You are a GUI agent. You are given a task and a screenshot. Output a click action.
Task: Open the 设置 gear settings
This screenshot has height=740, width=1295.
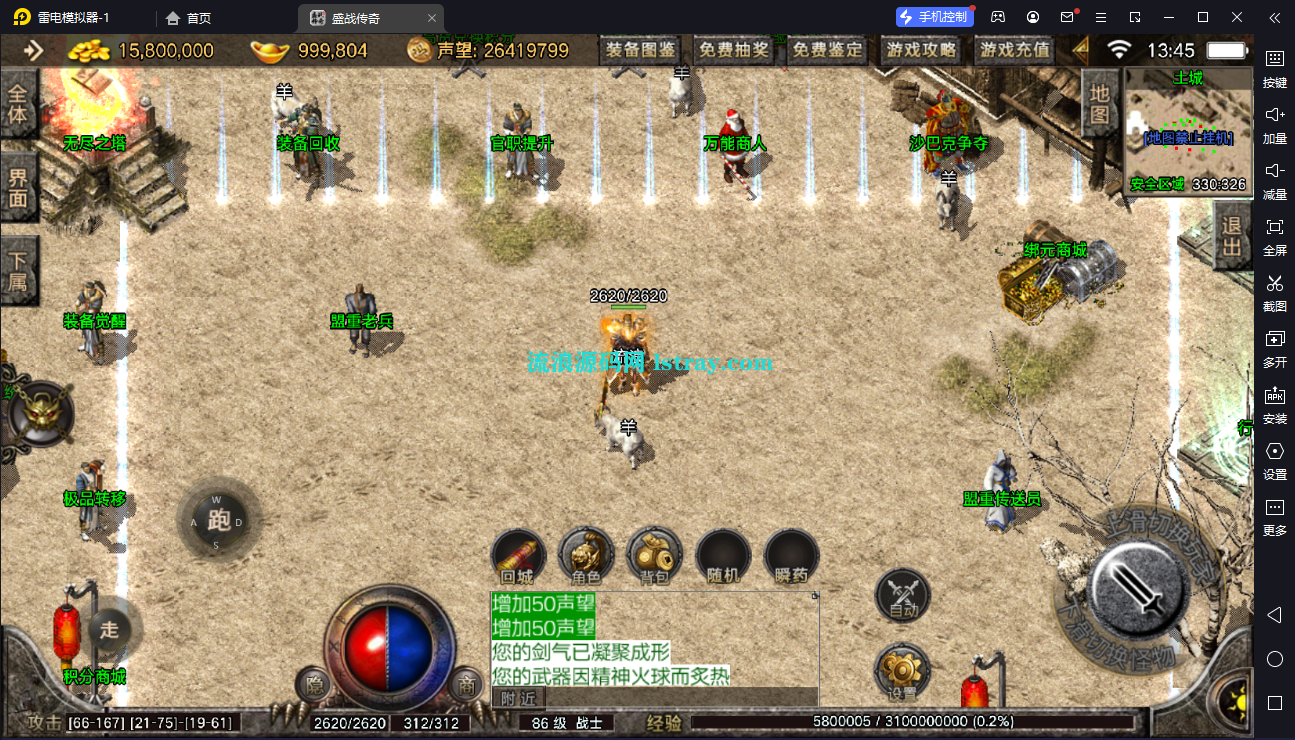tap(902, 672)
